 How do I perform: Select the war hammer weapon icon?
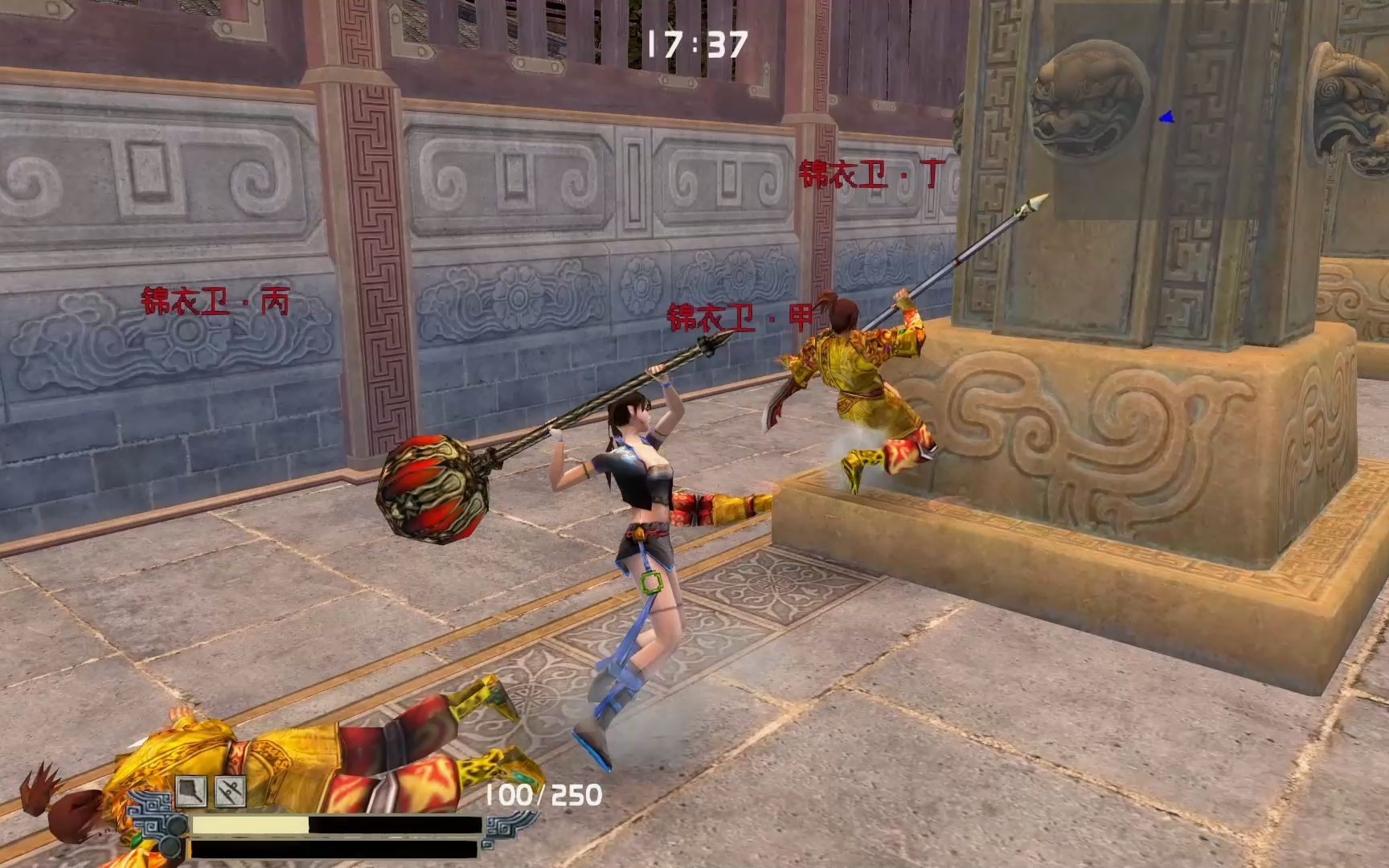click(192, 792)
